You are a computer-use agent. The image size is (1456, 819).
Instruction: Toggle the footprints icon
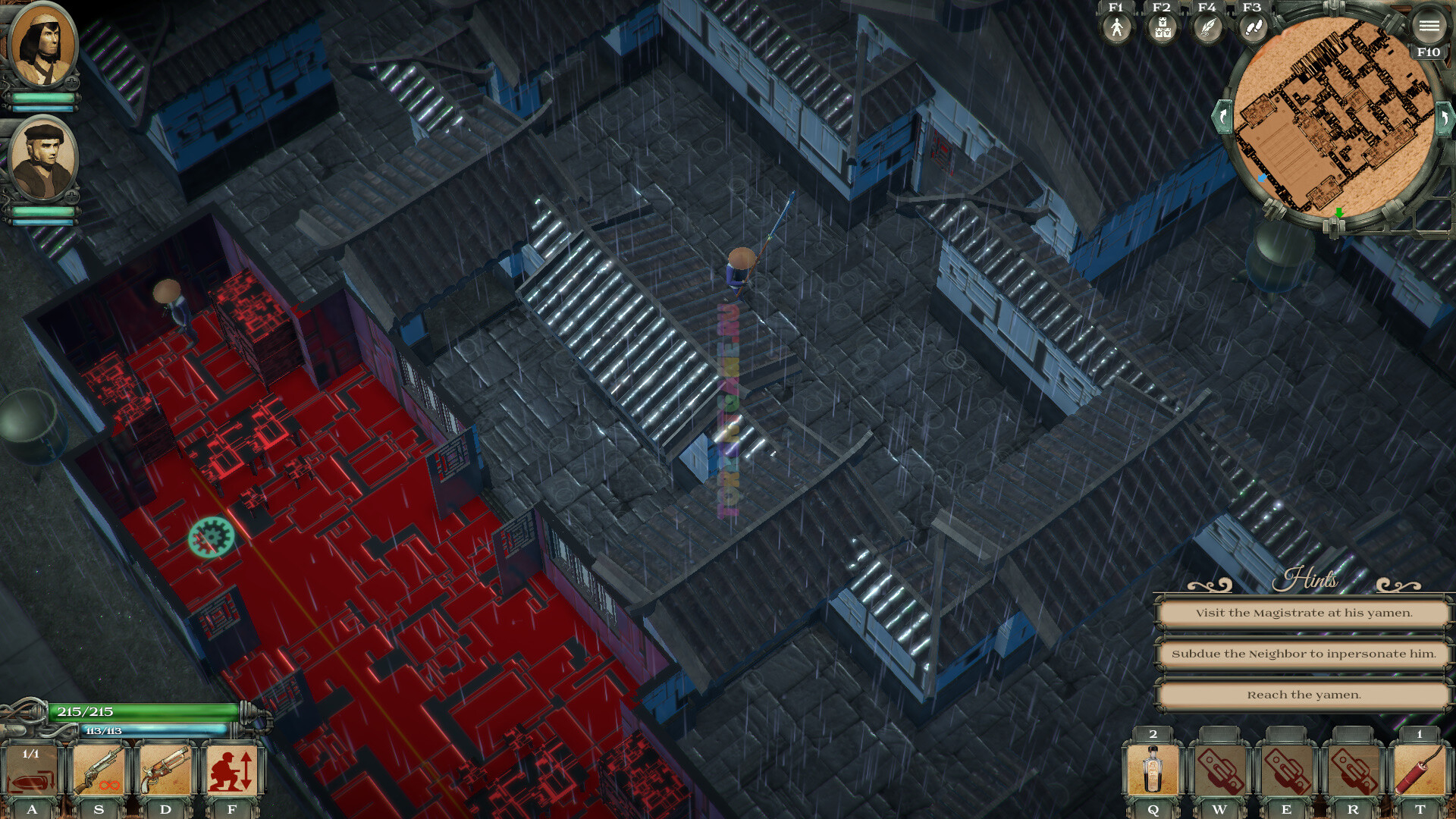[1253, 29]
